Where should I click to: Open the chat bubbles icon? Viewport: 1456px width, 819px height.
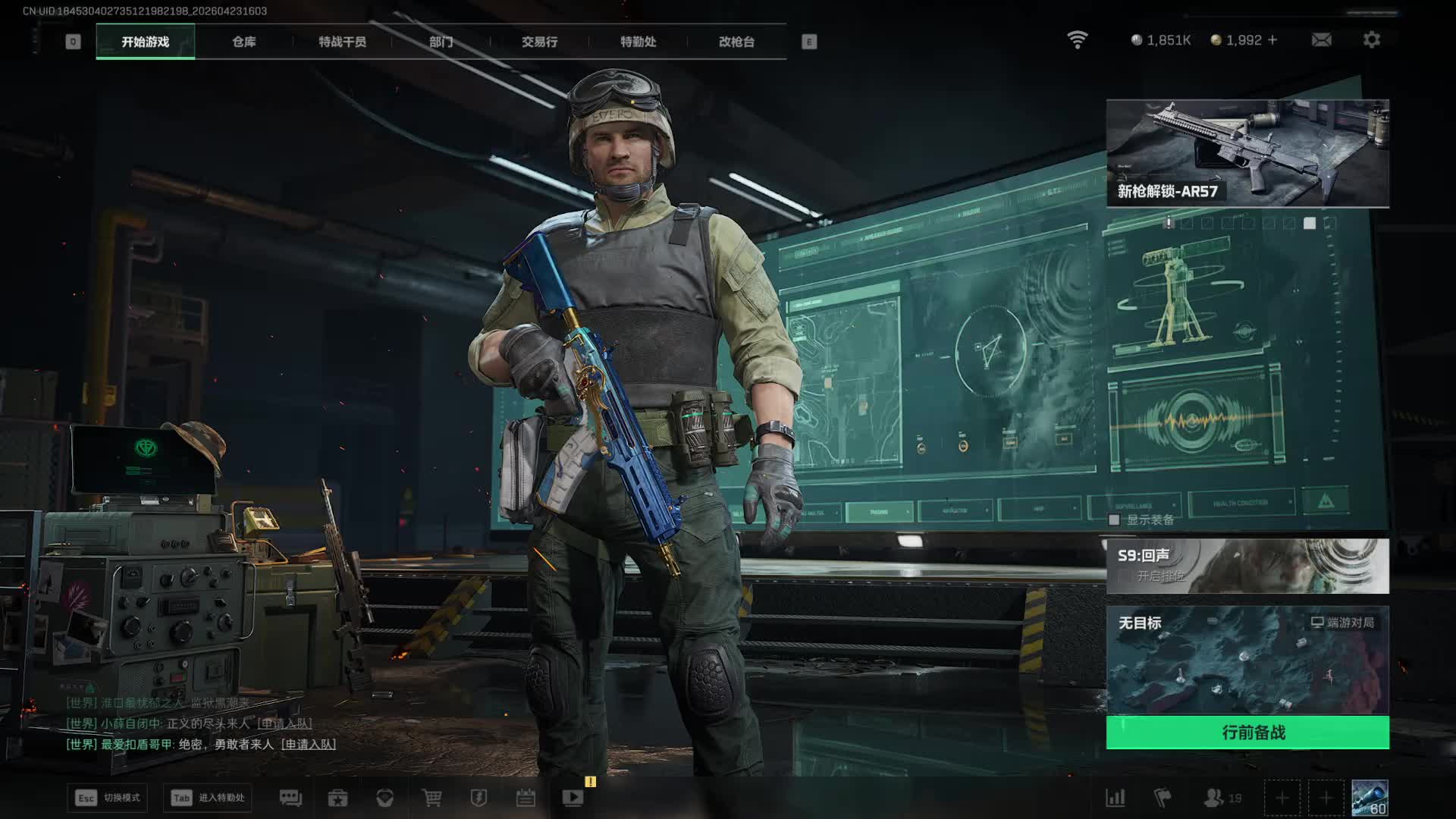290,798
